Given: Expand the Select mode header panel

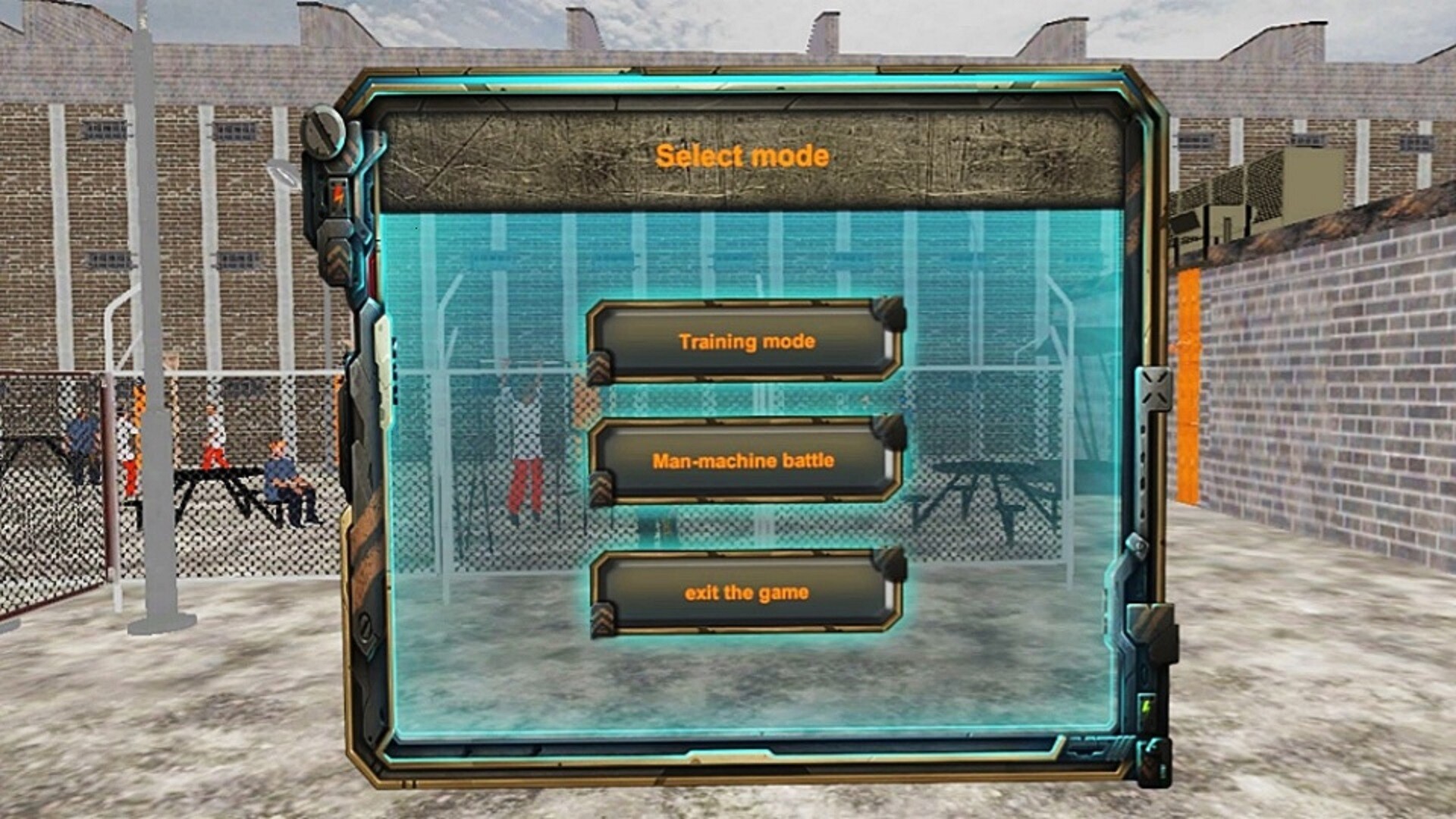Looking at the screenshot, I should point(742,155).
